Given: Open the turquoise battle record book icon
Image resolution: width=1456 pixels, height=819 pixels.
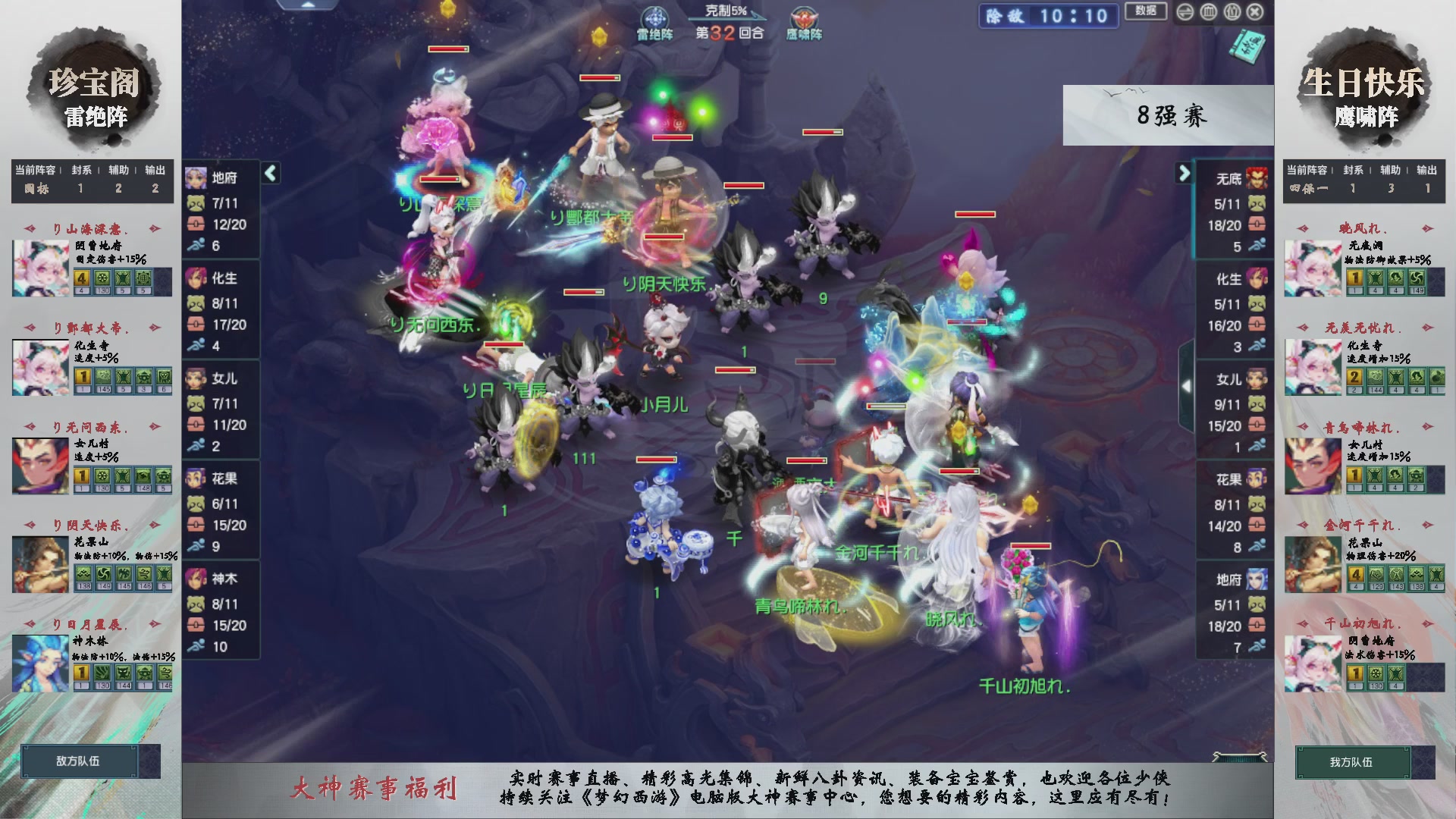Looking at the screenshot, I should click(1248, 47).
